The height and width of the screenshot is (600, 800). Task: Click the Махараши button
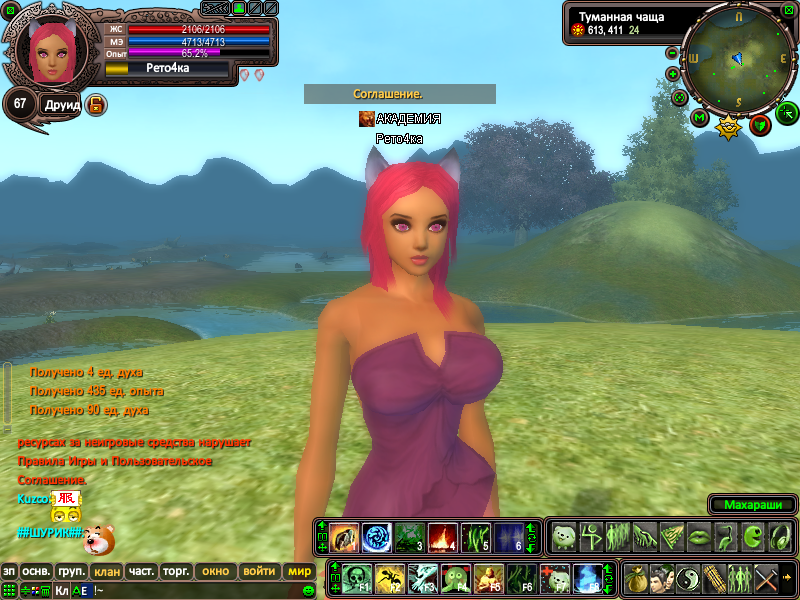[x=752, y=504]
